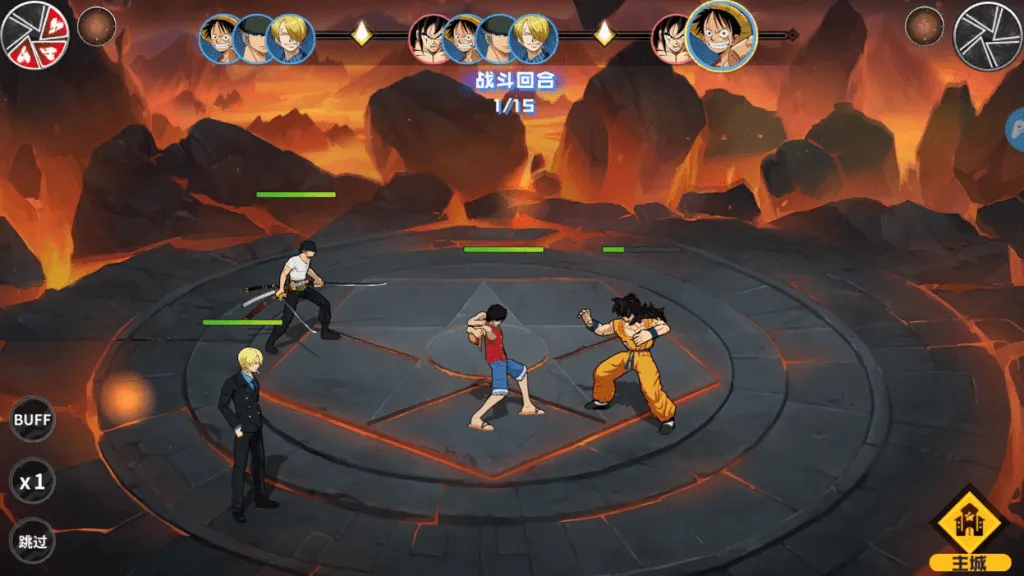Select the large Luffy turn portrait
The height and width of the screenshot is (576, 1024).
pyautogui.click(x=721, y=35)
